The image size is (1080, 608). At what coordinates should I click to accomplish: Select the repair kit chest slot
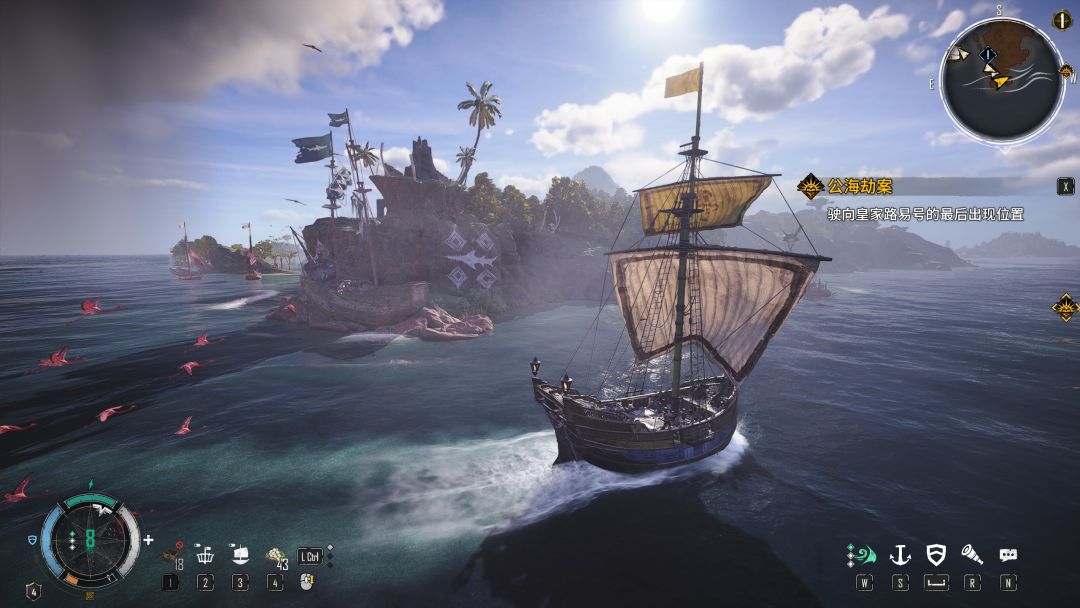[x=171, y=557]
